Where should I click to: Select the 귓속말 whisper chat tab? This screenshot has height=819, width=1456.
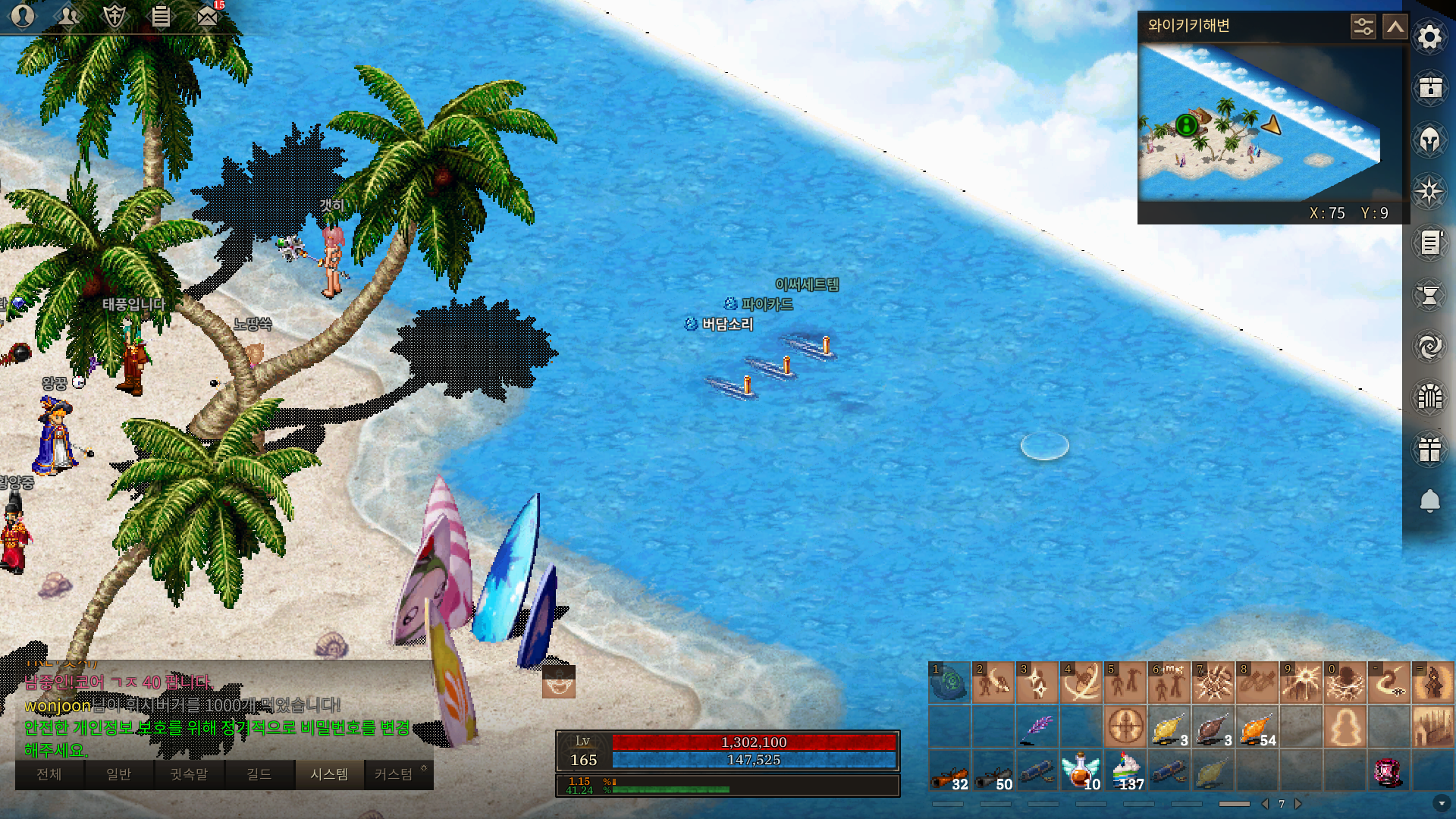tap(189, 774)
